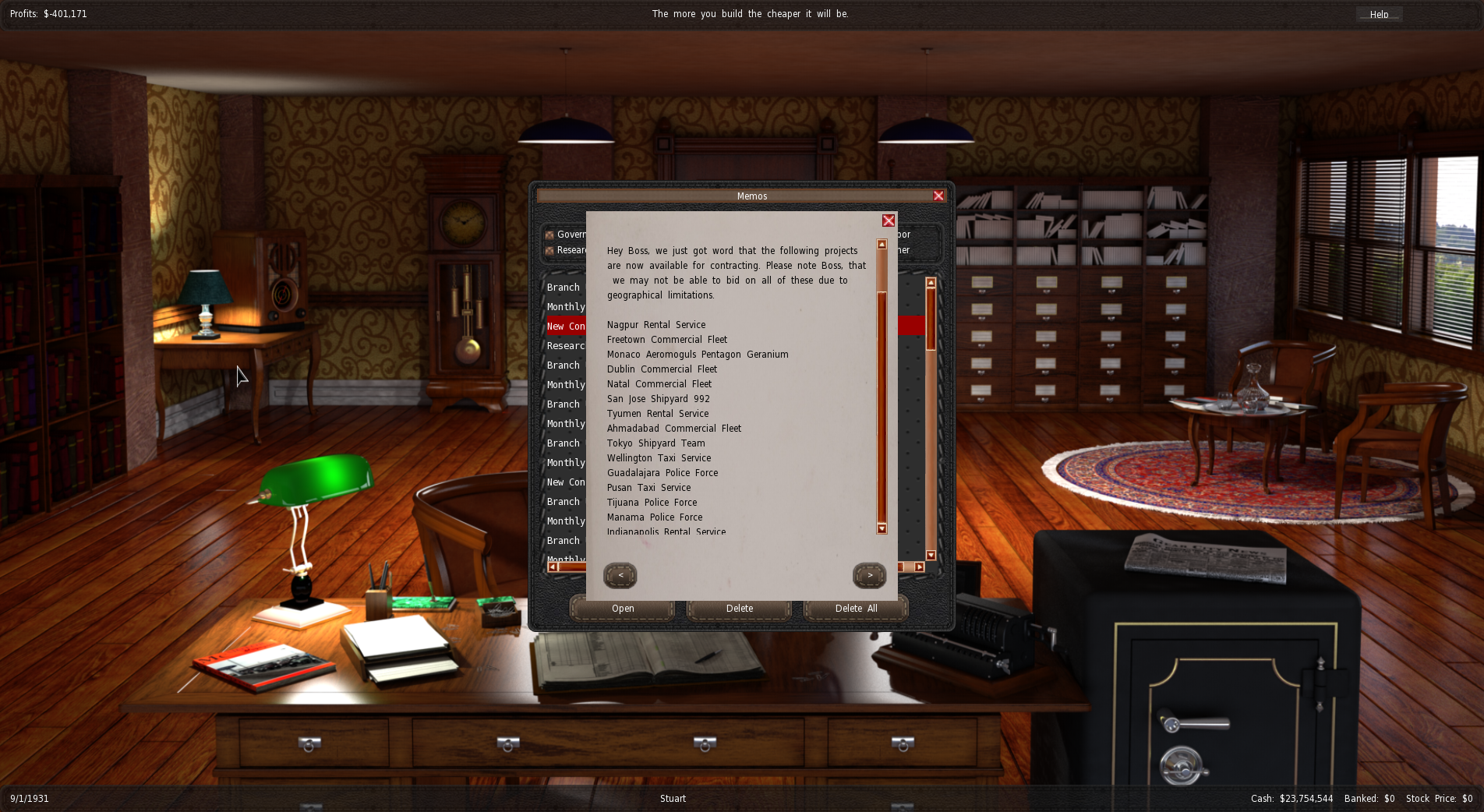Click the memo text scroll-up arrow
This screenshot has width=1484, height=812.
tap(882, 245)
